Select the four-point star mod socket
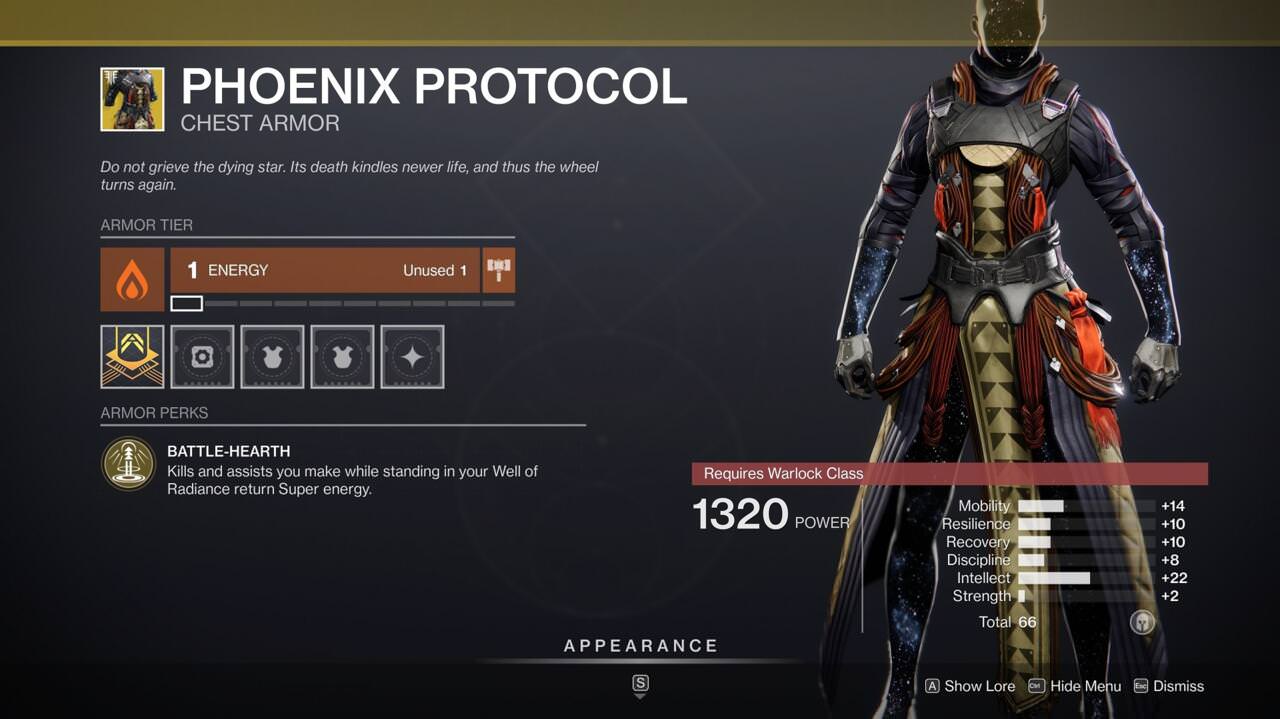Viewport: 1280px width, 719px height. click(412, 356)
